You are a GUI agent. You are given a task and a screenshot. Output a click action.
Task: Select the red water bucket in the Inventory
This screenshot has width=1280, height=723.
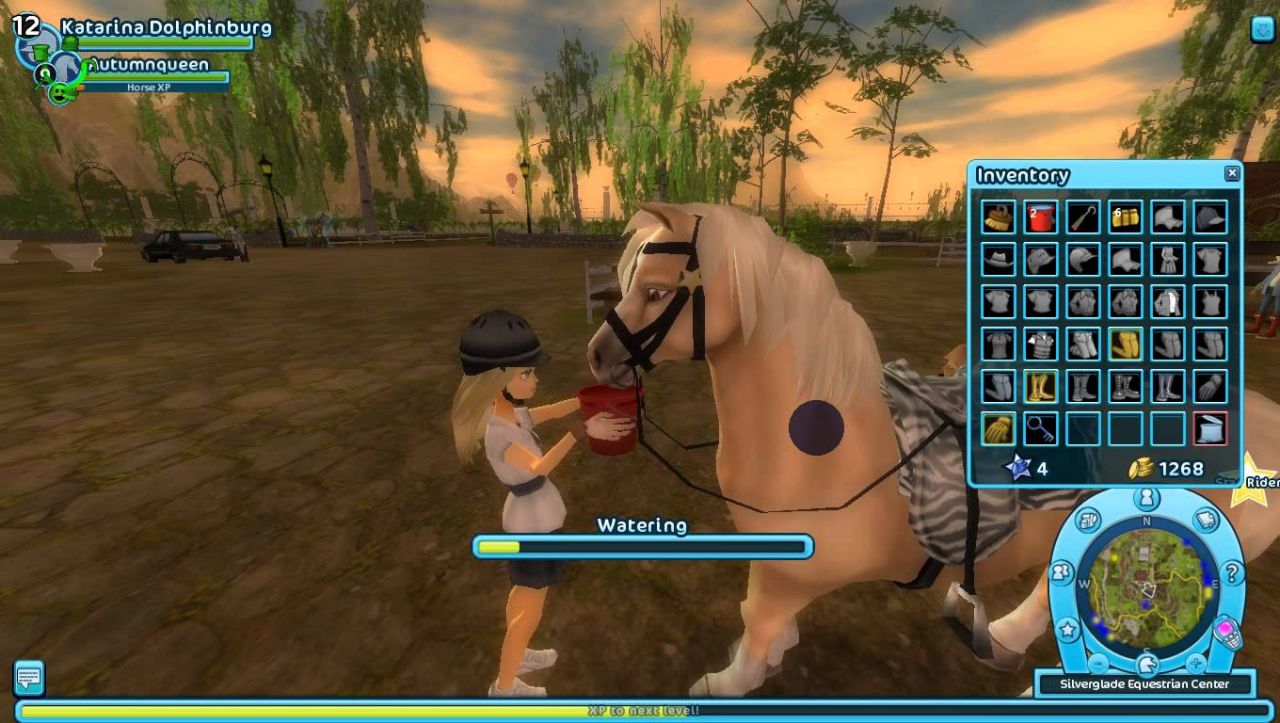[x=1039, y=218]
